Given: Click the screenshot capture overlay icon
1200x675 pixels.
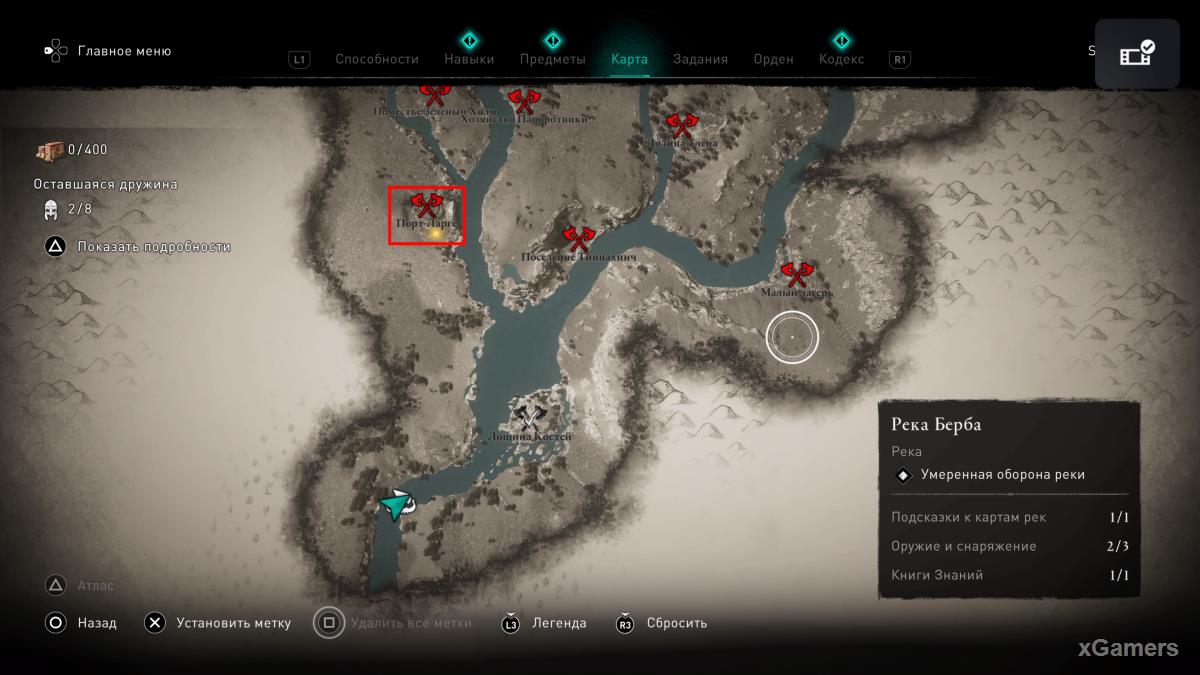Looking at the screenshot, I should [x=1137, y=54].
